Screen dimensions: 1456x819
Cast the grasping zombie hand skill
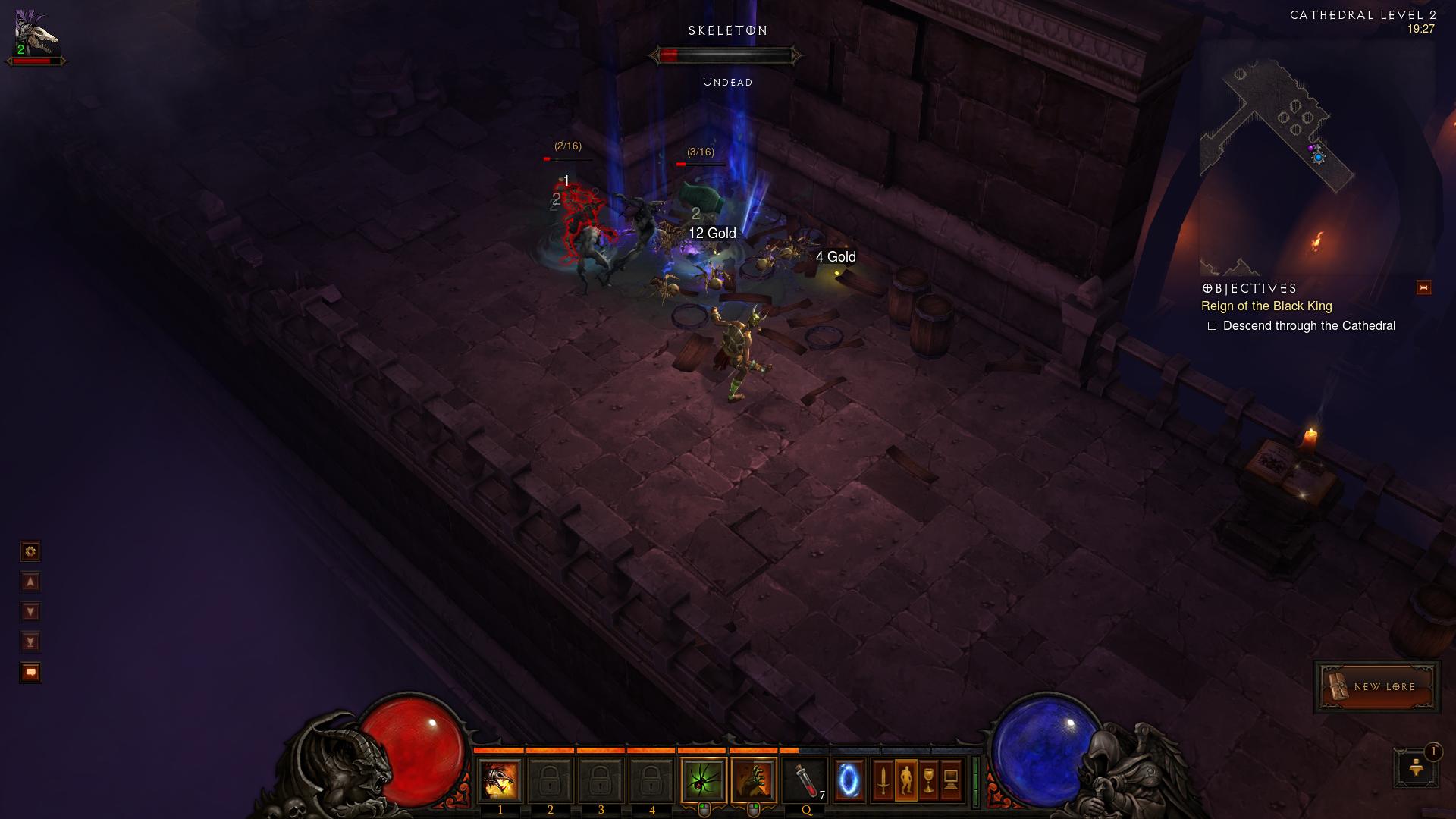(754, 780)
